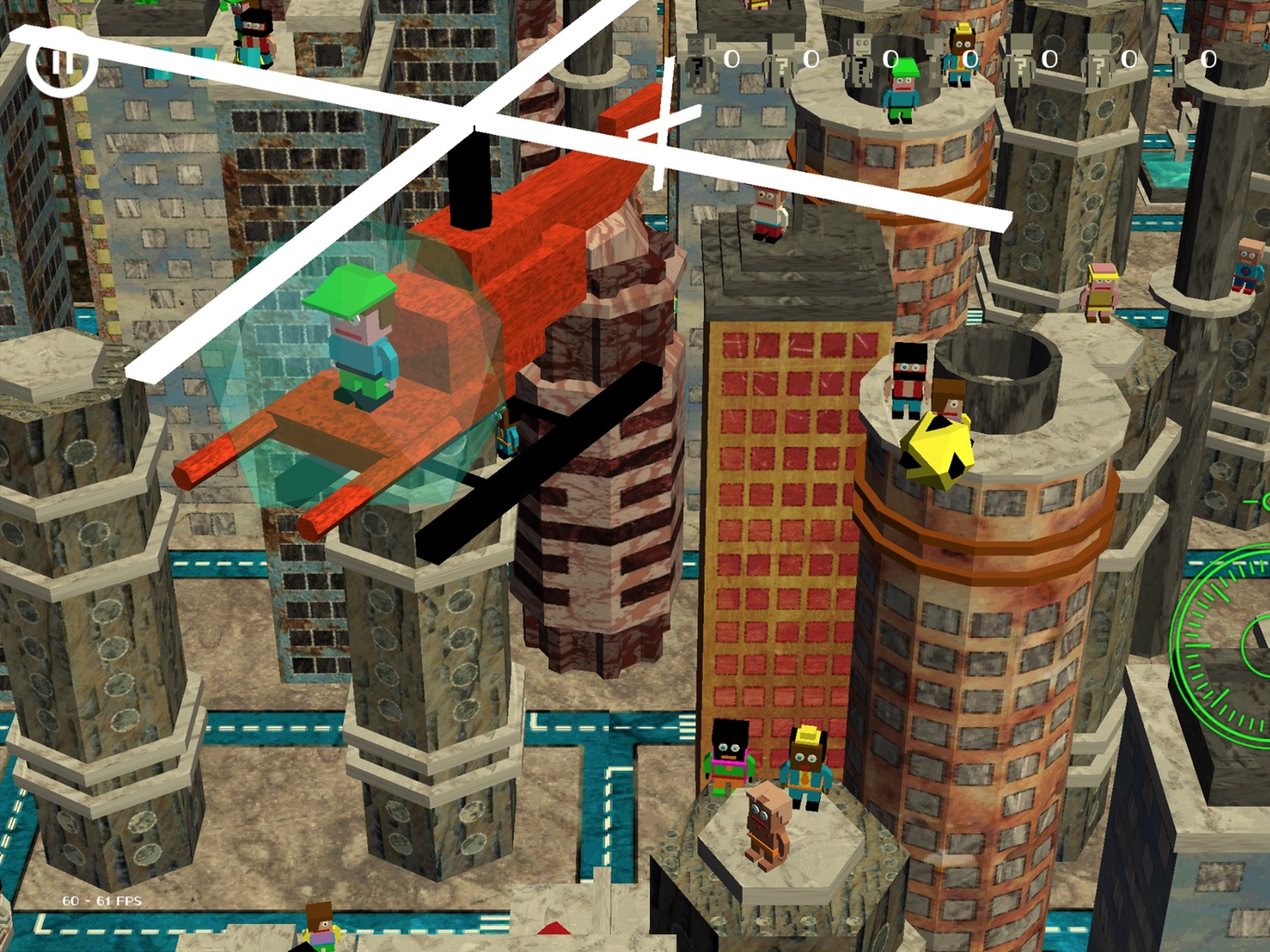1270x952 pixels.
Task: Click the sixth HUD passenger counter icon
Action: tap(1100, 56)
